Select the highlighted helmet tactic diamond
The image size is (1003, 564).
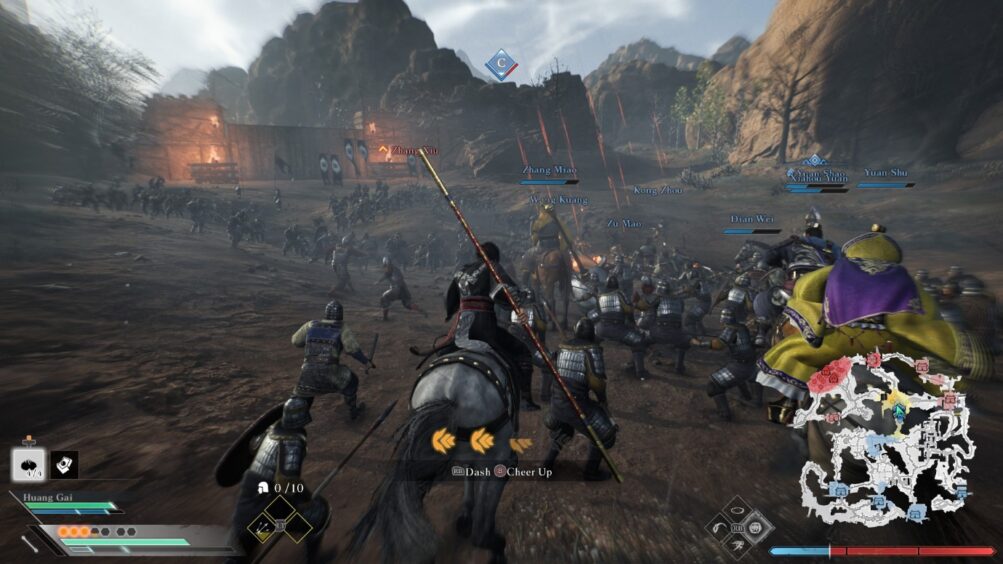[757, 526]
